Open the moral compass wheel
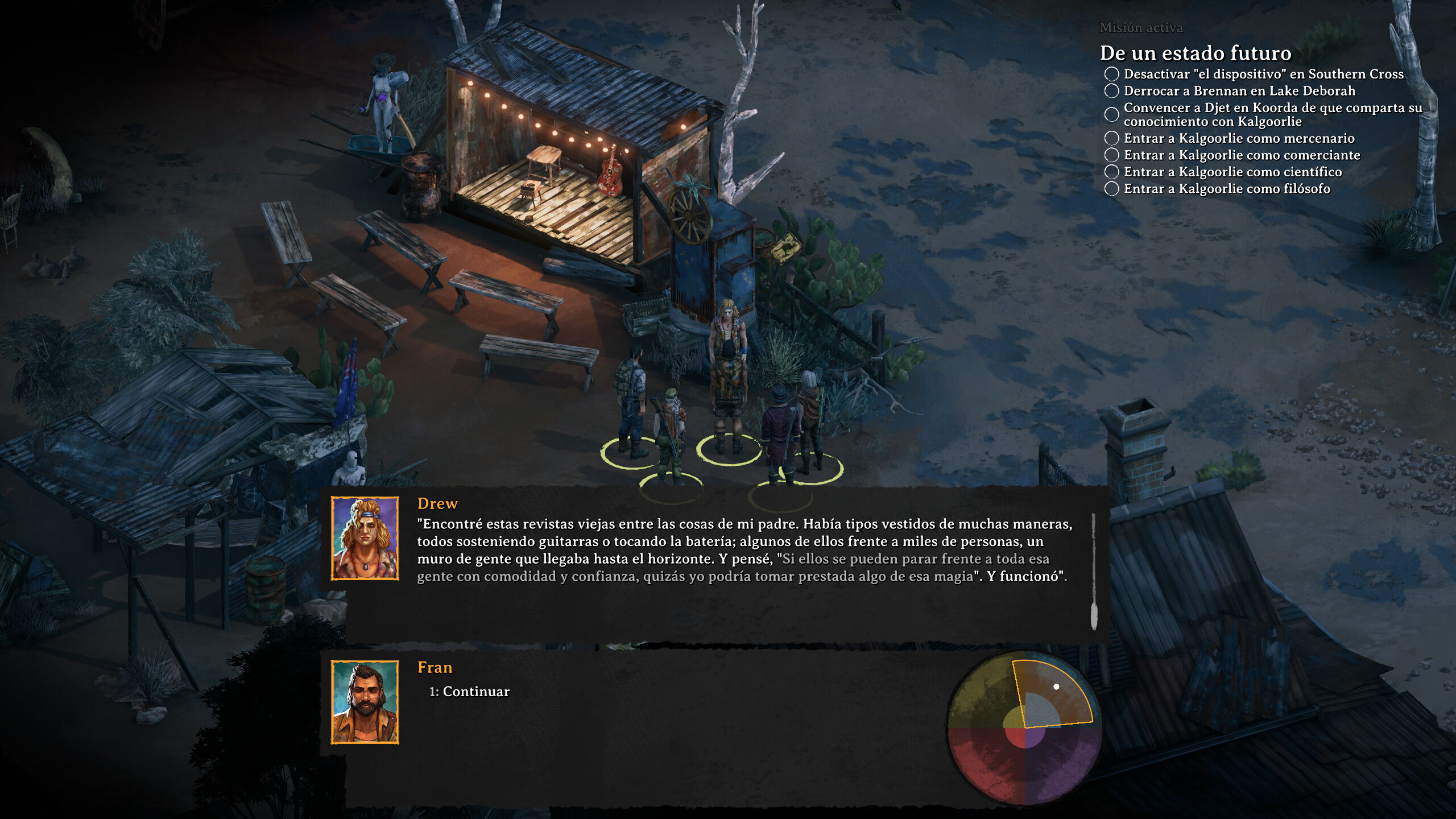This screenshot has width=1456, height=819. coord(1024,728)
